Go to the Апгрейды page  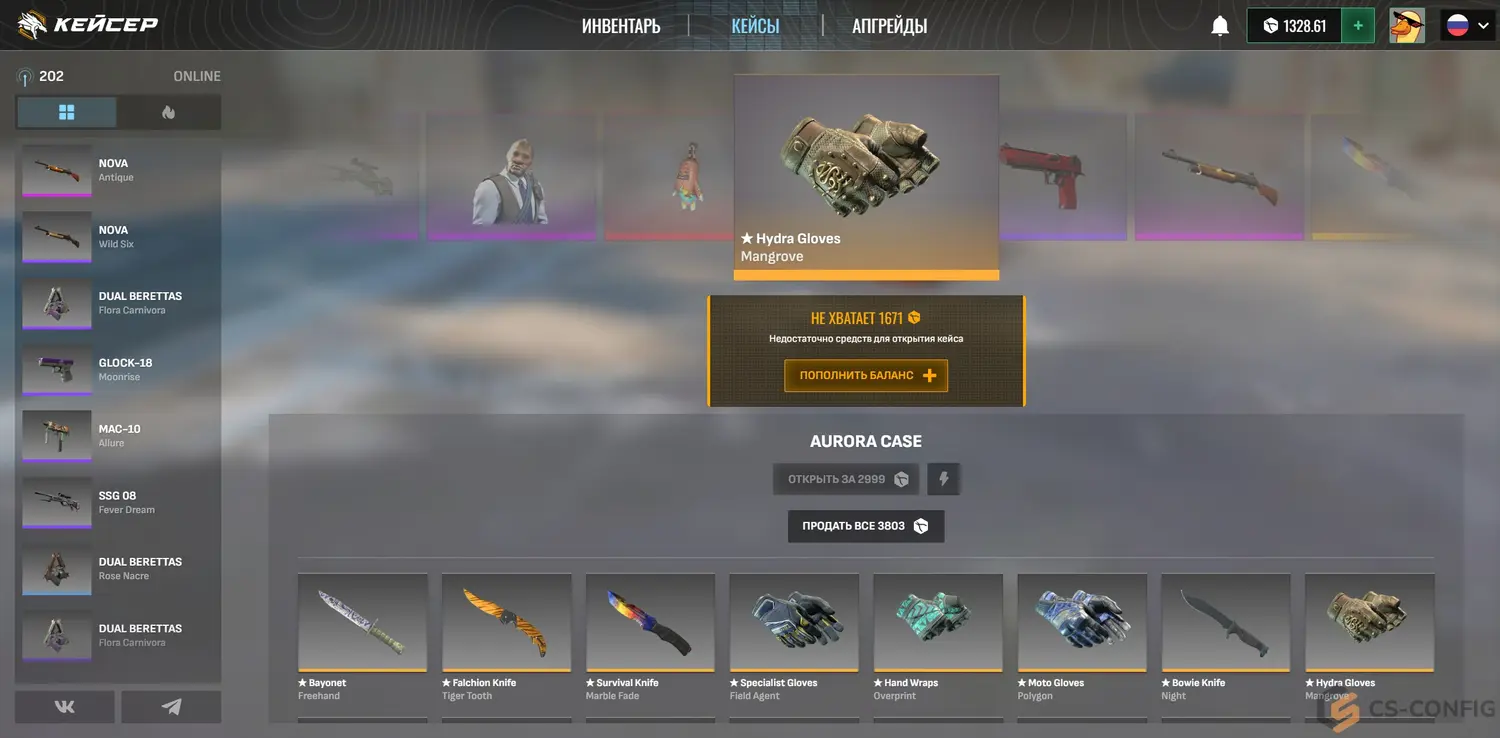point(889,26)
